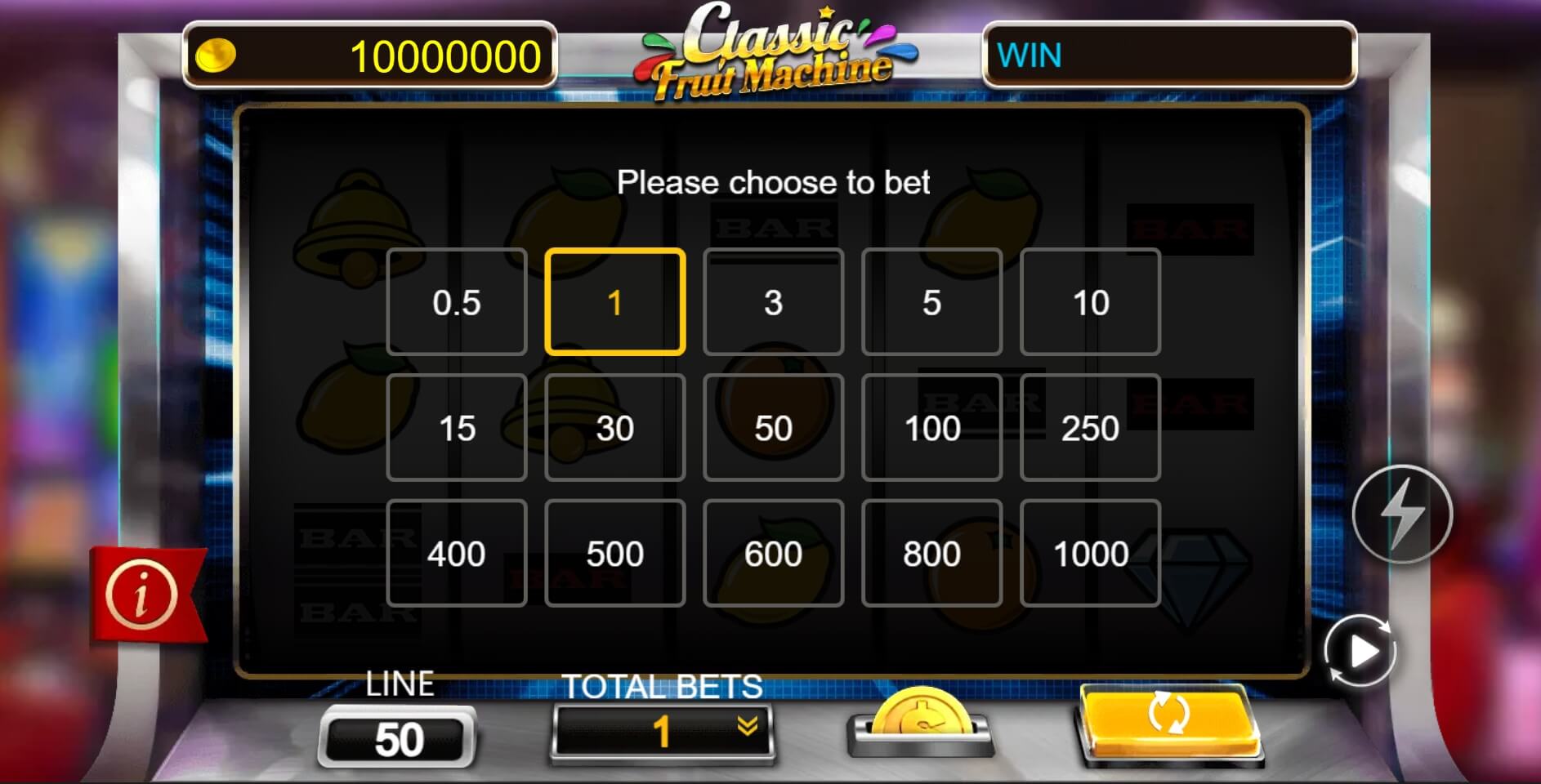Select the bet amount 0.5

pyautogui.click(x=457, y=301)
